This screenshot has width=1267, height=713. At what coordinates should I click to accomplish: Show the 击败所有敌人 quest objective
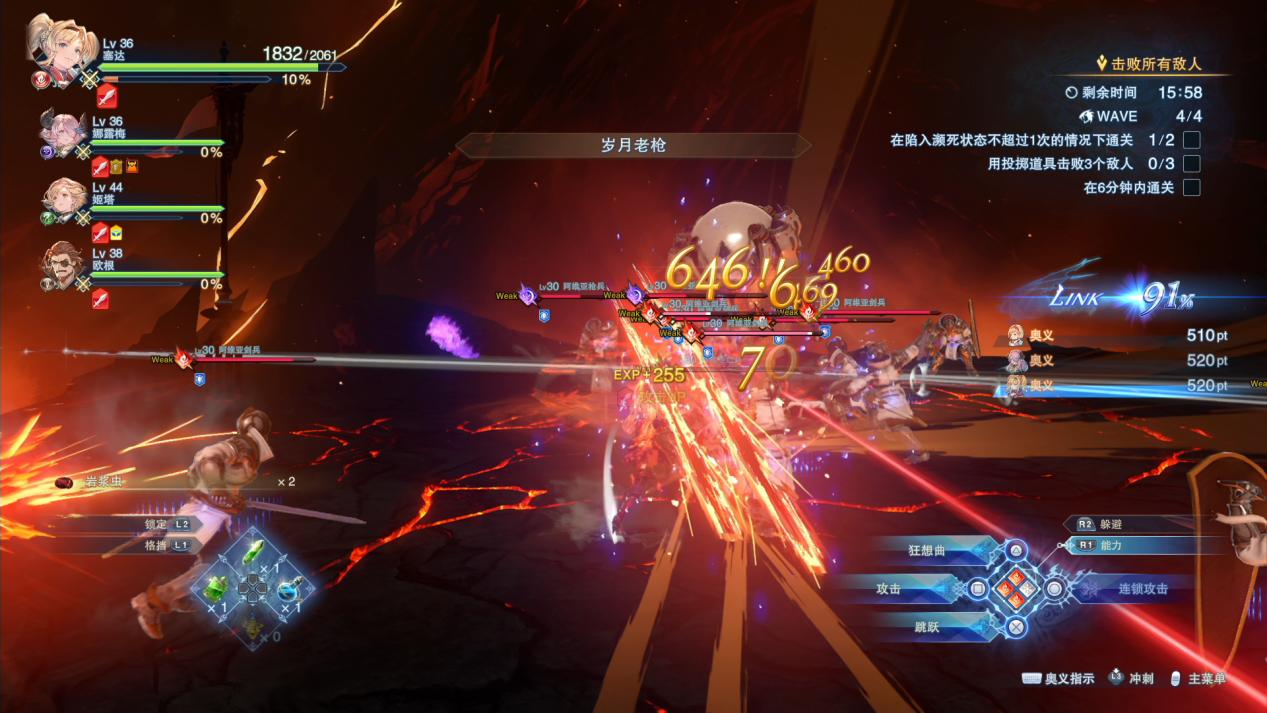tap(1155, 64)
